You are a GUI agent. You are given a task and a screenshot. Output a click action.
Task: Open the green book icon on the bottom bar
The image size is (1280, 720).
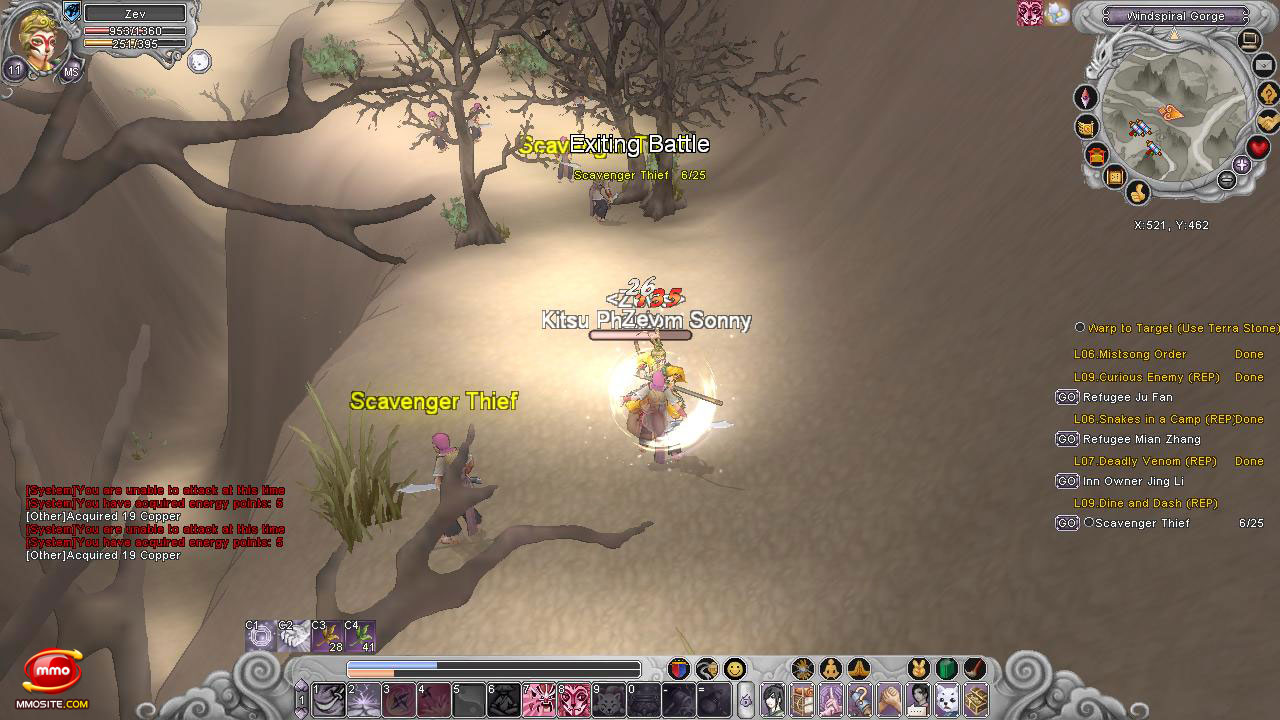[x=946, y=669]
